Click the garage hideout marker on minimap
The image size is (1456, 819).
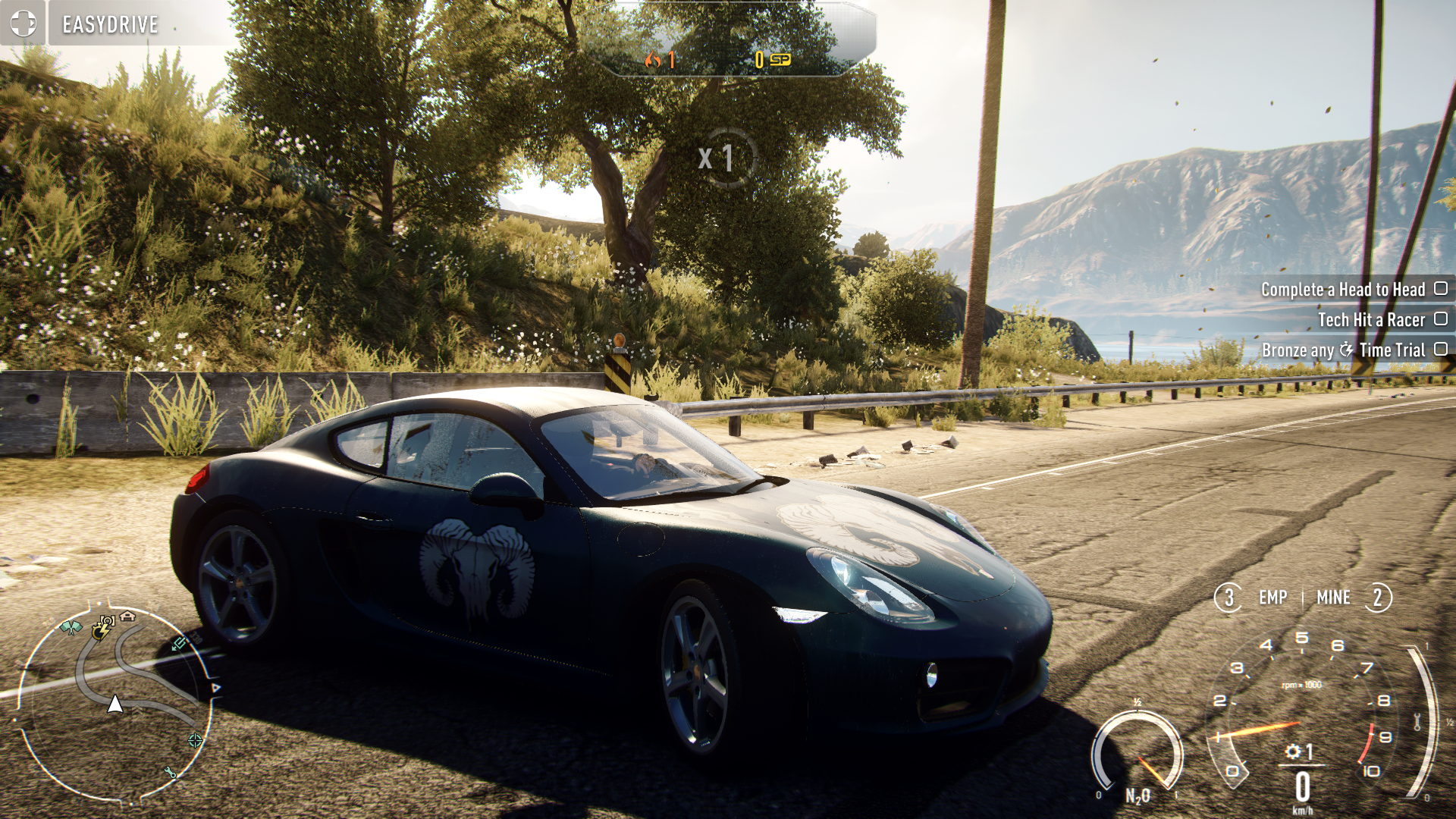[127, 617]
